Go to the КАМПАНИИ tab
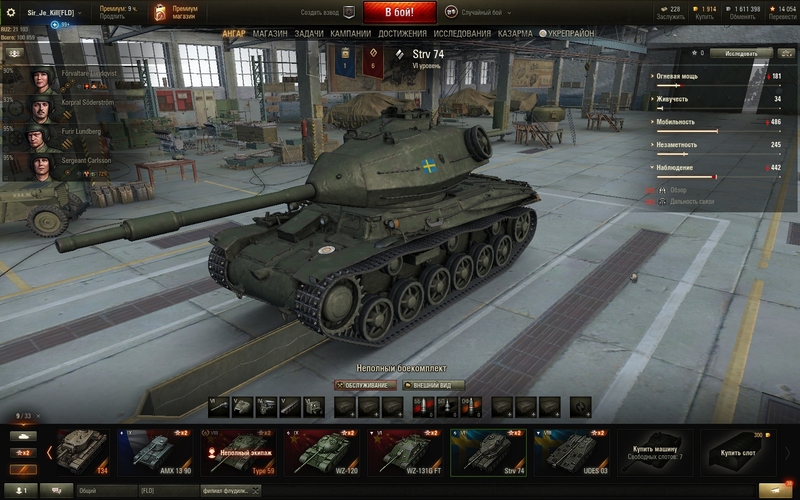Screen dimensions: 800x500 point(351,33)
